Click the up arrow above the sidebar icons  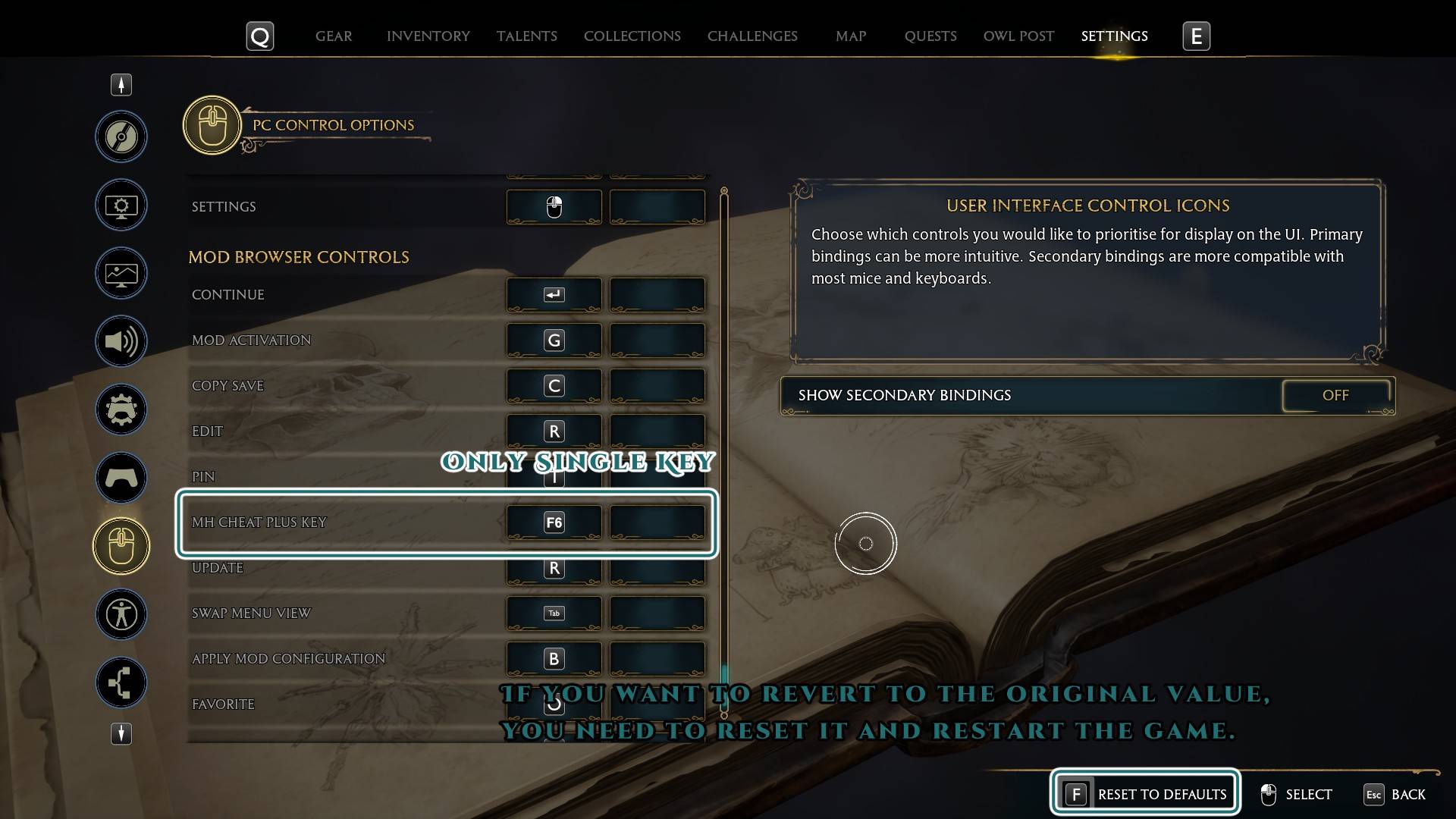click(121, 84)
